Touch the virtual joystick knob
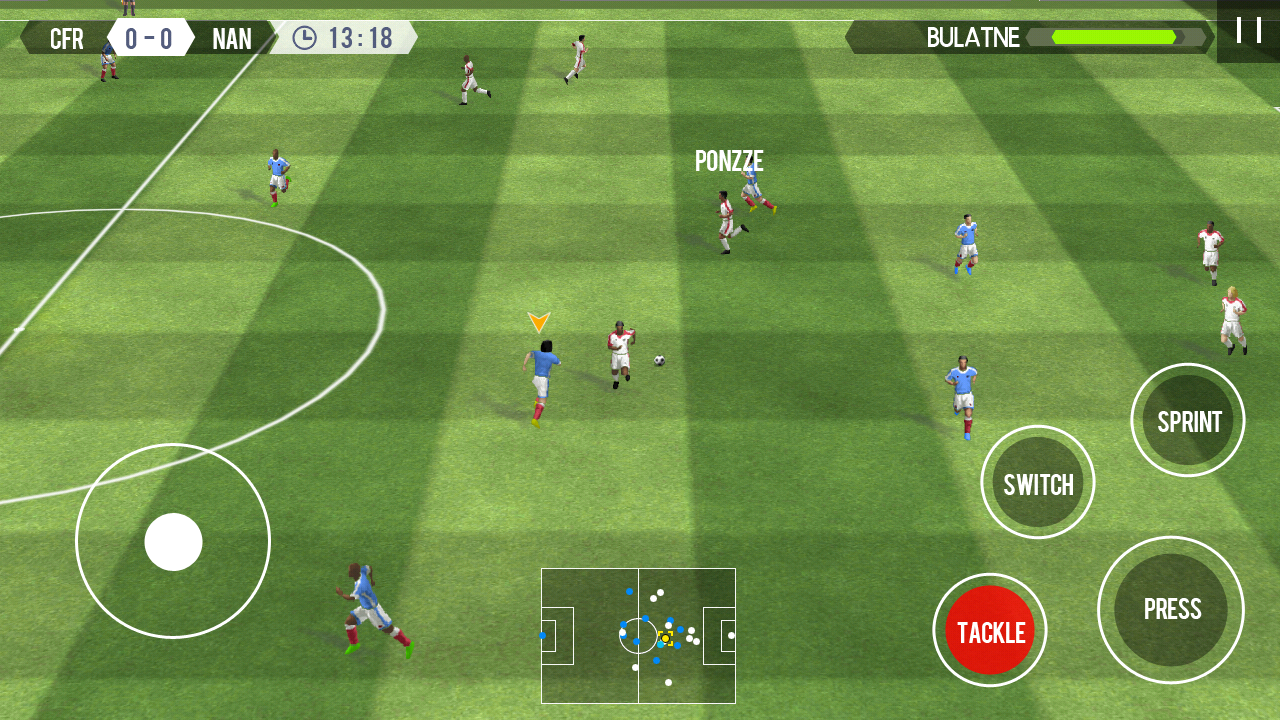Screen dimensions: 1280x720 click(173, 542)
